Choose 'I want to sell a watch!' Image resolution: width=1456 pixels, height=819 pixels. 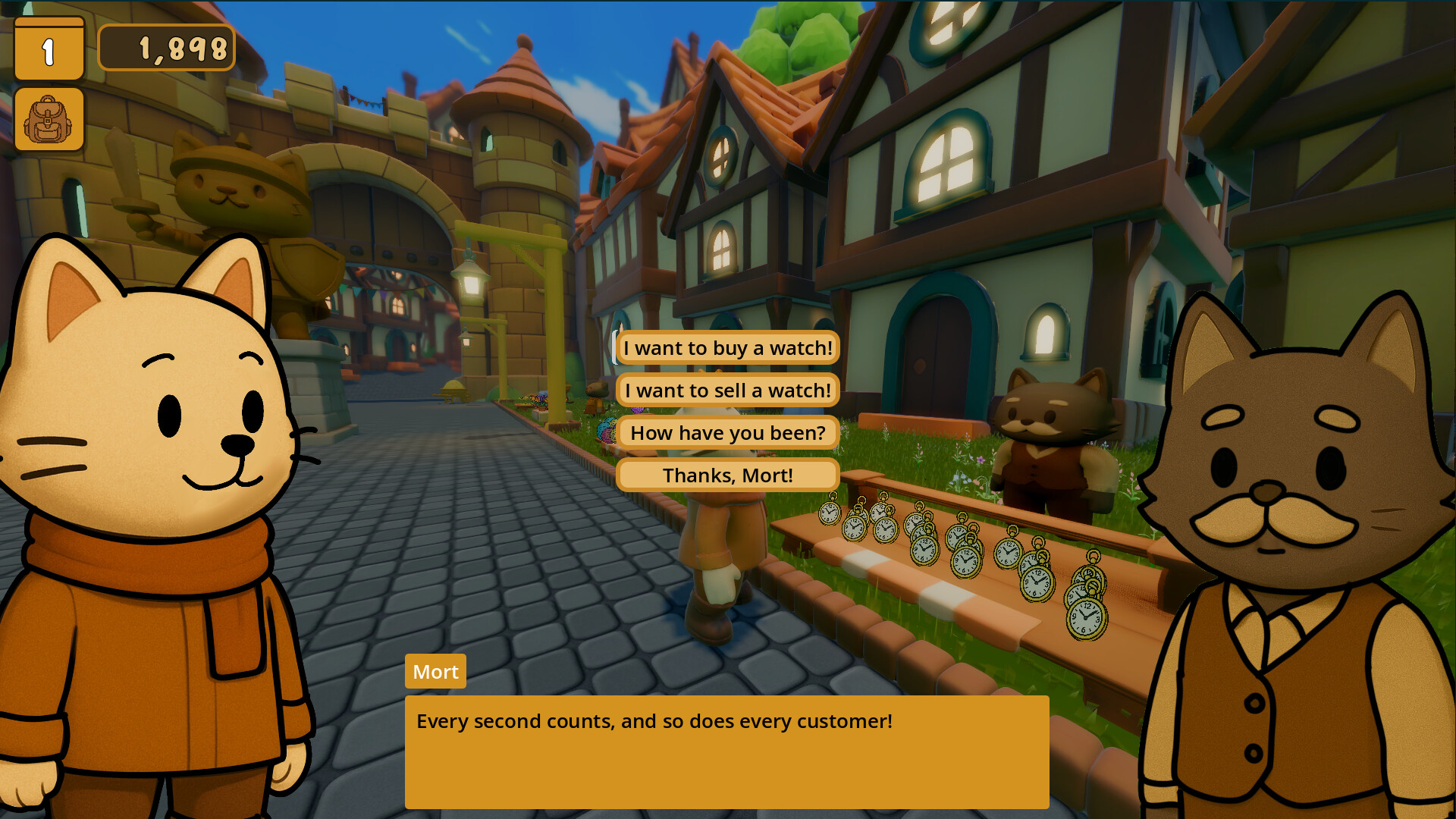(727, 391)
